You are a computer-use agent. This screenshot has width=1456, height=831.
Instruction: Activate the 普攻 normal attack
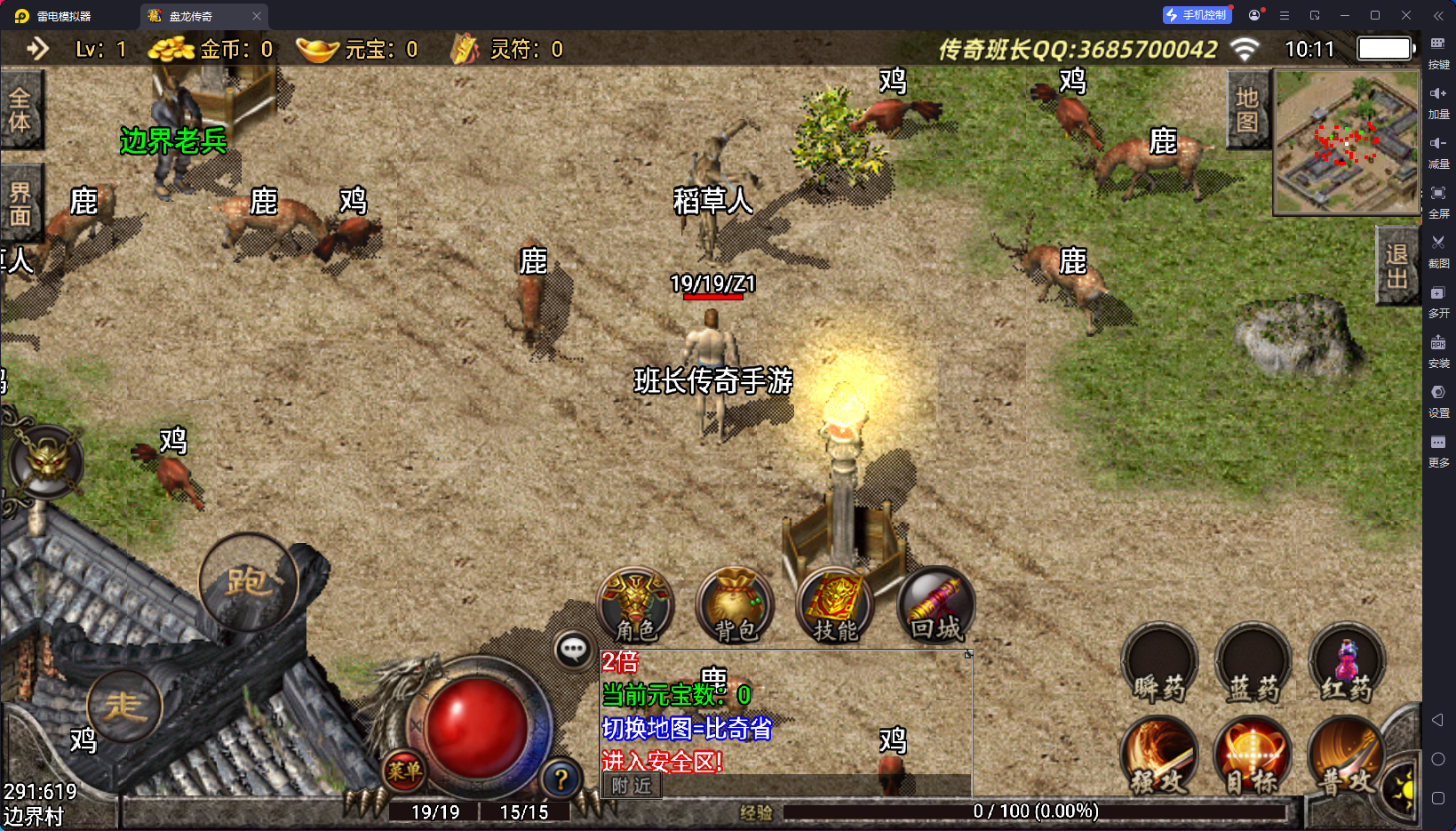click(1347, 756)
